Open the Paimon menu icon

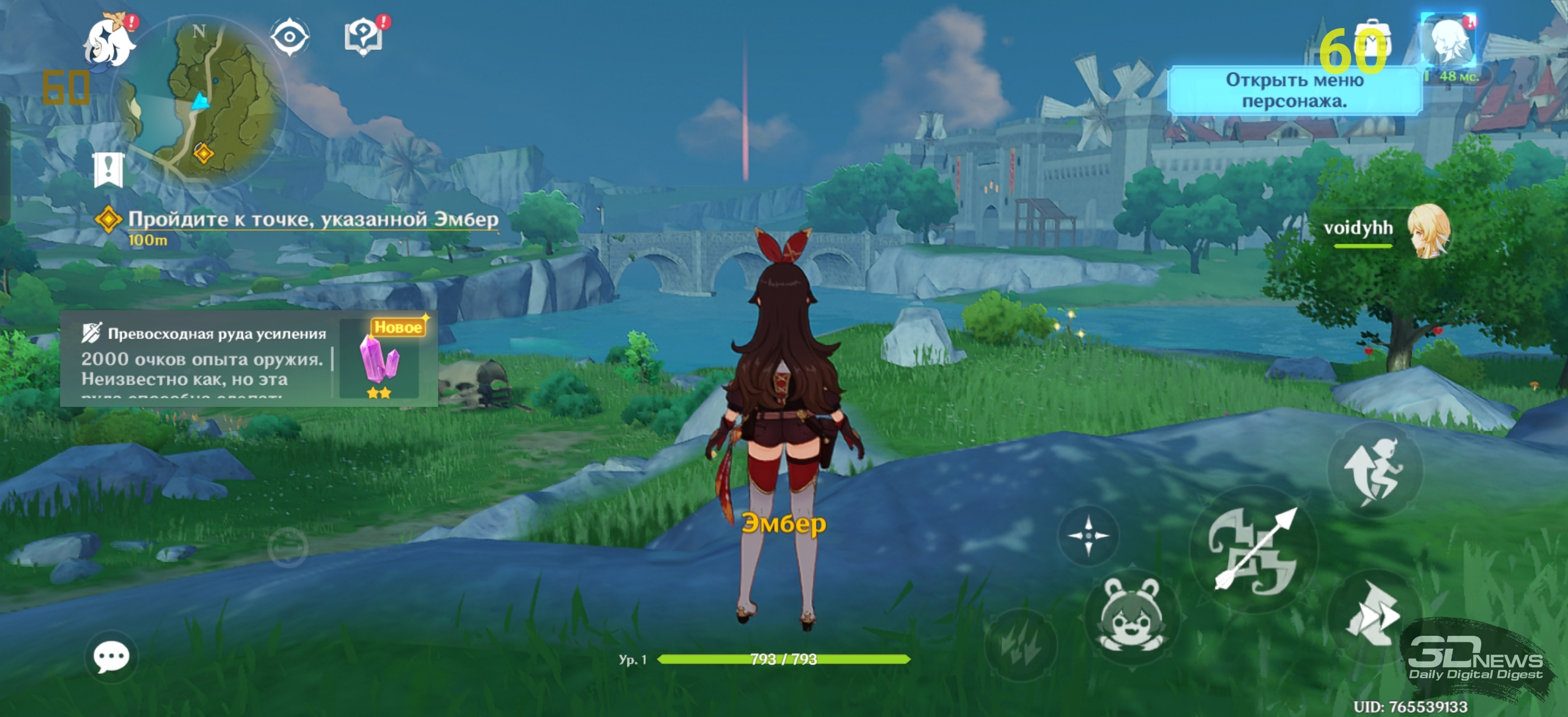[x=110, y=43]
